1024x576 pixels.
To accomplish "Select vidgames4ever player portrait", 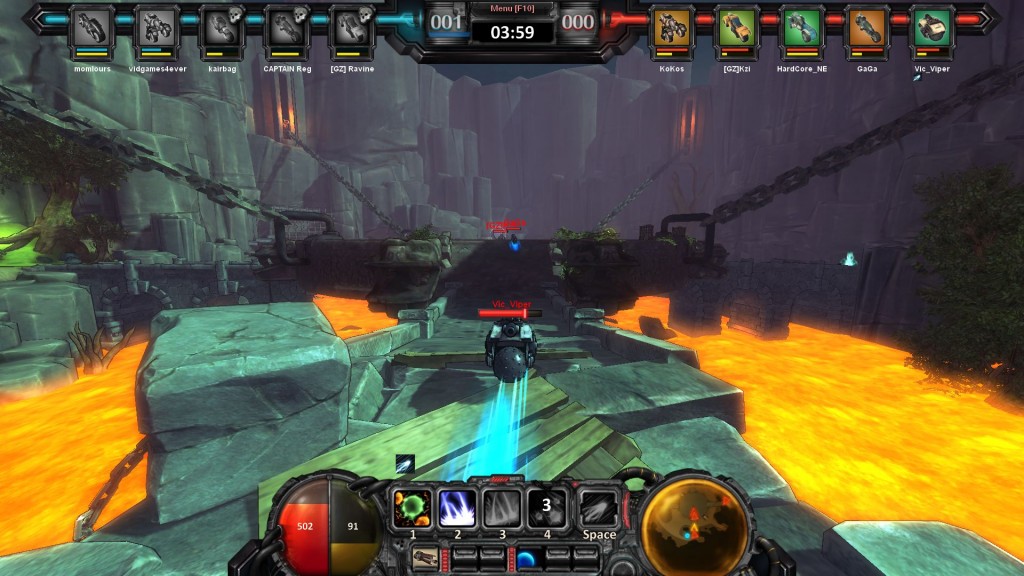I will click(155, 27).
